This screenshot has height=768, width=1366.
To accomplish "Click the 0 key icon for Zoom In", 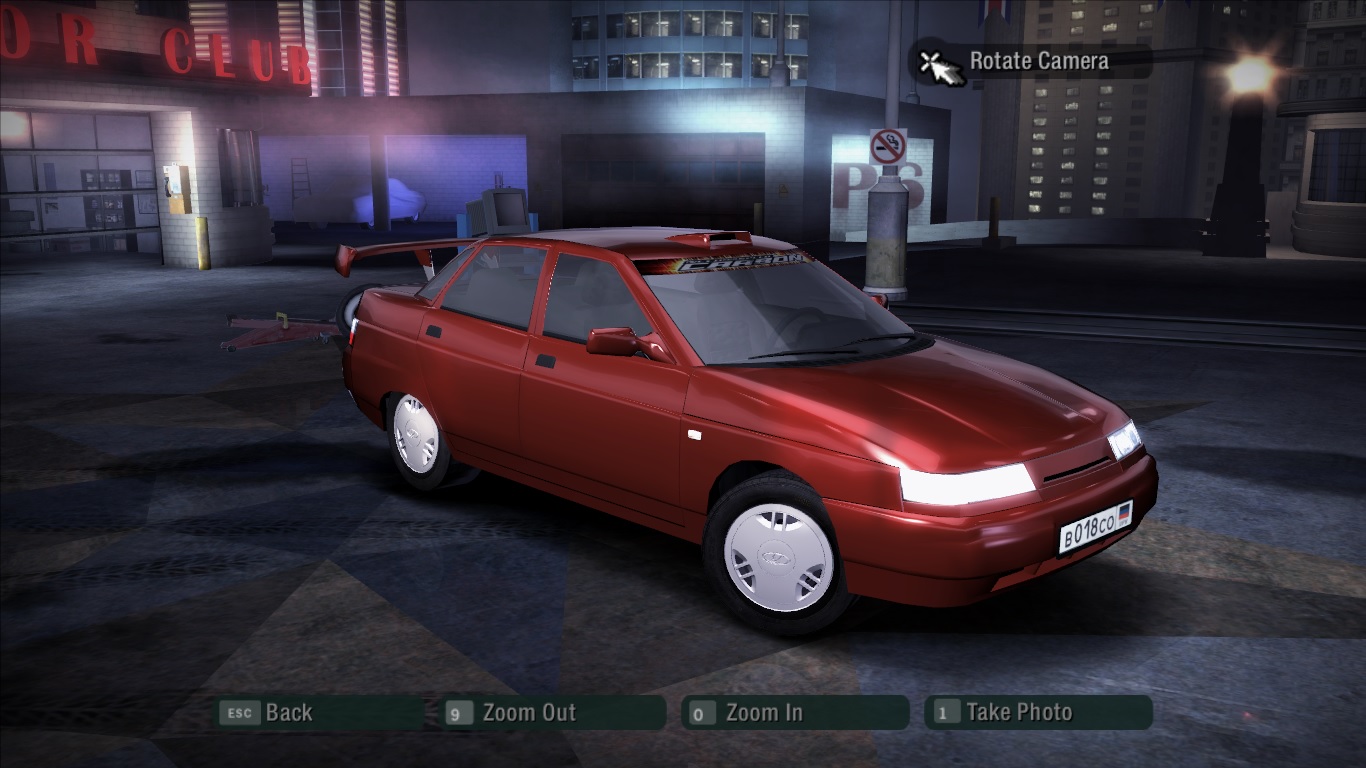I will [x=703, y=713].
